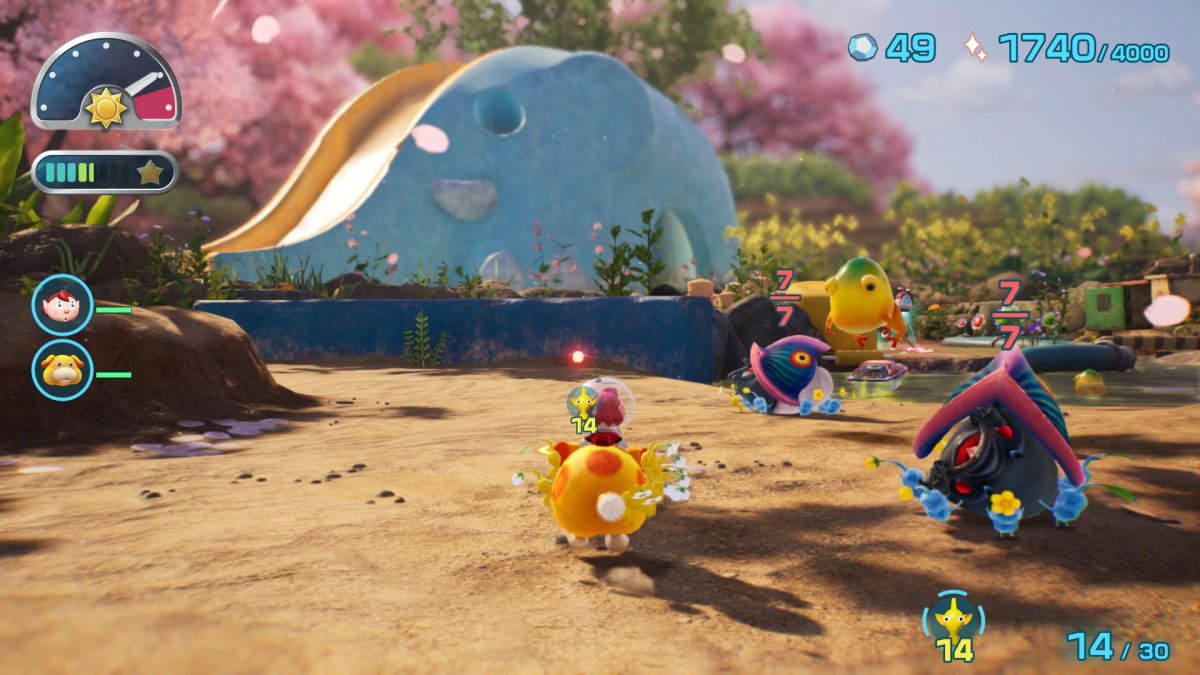1200x675 pixels.
Task: Open the raw material crystal counter icon
Action: pos(862,47)
